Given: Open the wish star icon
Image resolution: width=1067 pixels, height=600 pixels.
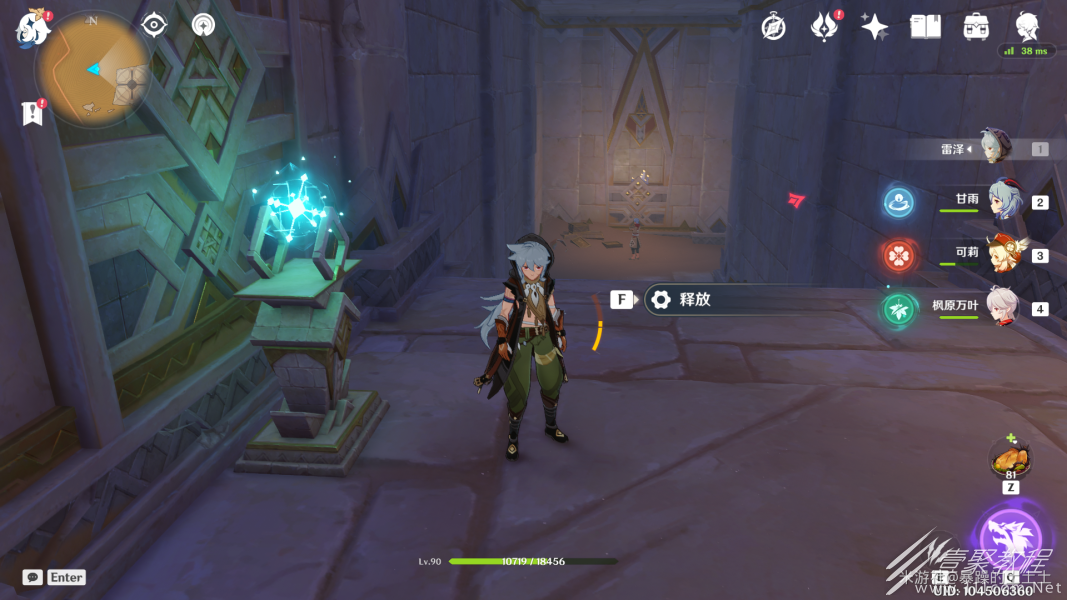Looking at the screenshot, I should click(x=875, y=27).
